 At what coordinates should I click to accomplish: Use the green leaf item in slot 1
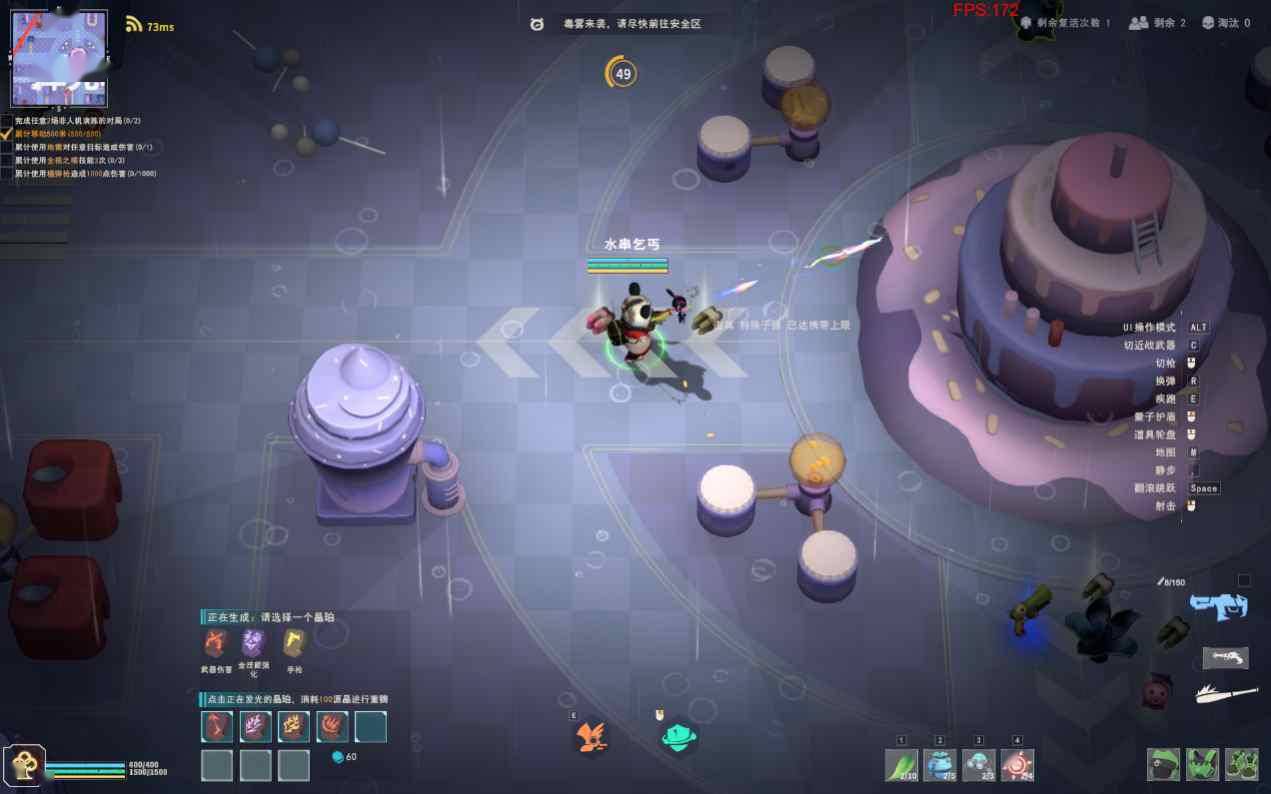[901, 765]
